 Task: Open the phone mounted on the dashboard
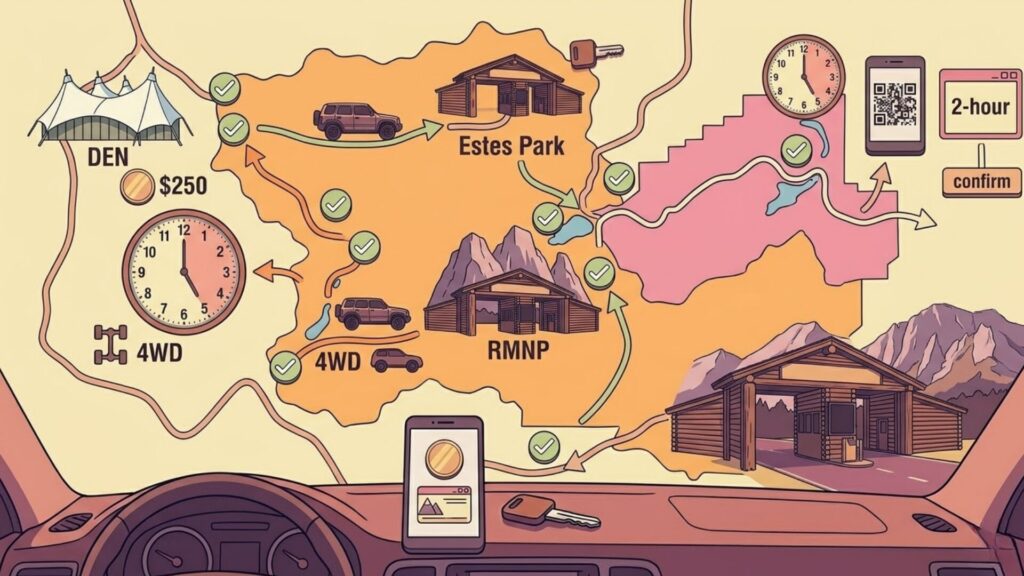(x=443, y=483)
